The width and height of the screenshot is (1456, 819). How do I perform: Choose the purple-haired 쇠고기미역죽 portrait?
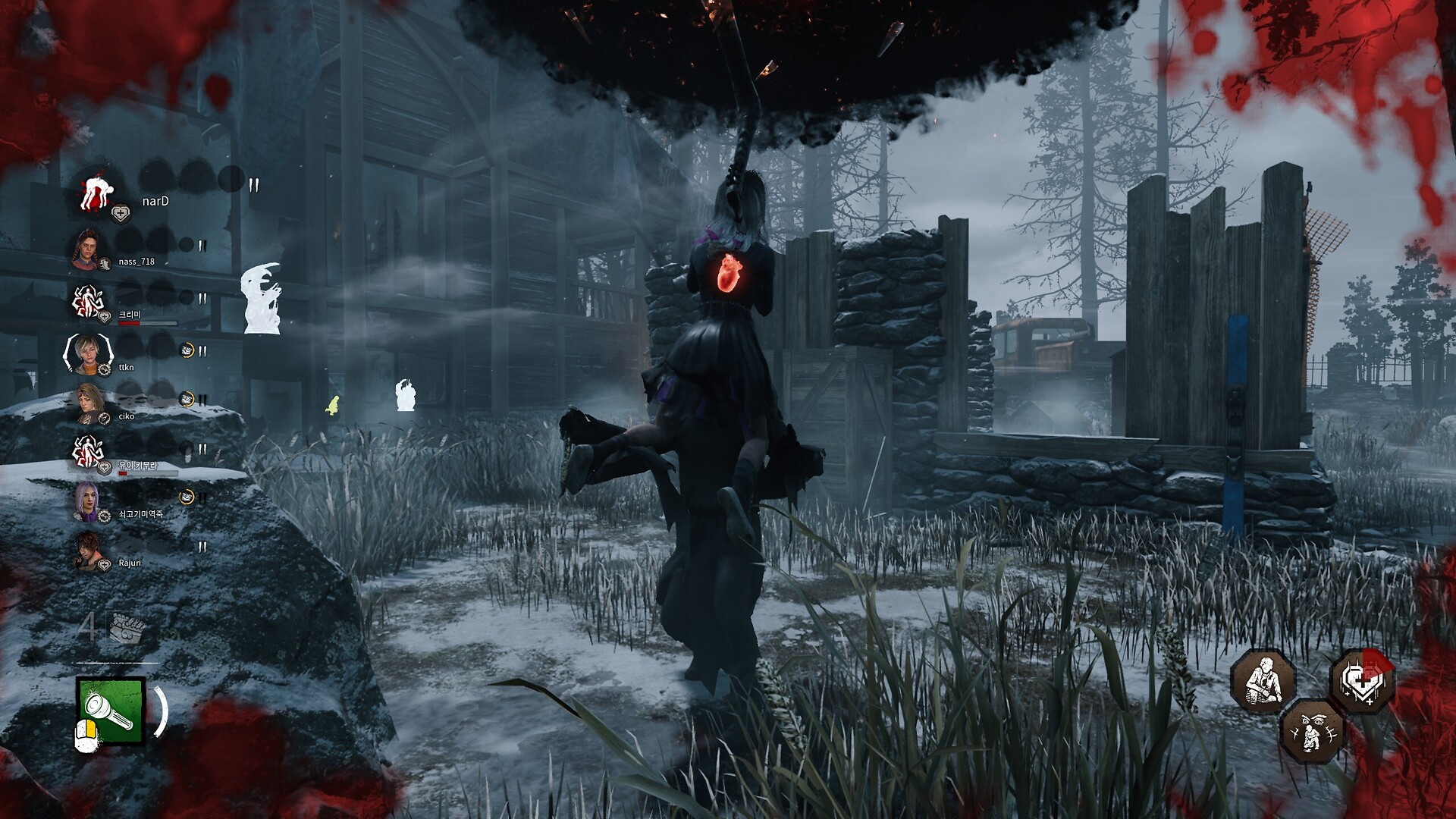pos(87,500)
